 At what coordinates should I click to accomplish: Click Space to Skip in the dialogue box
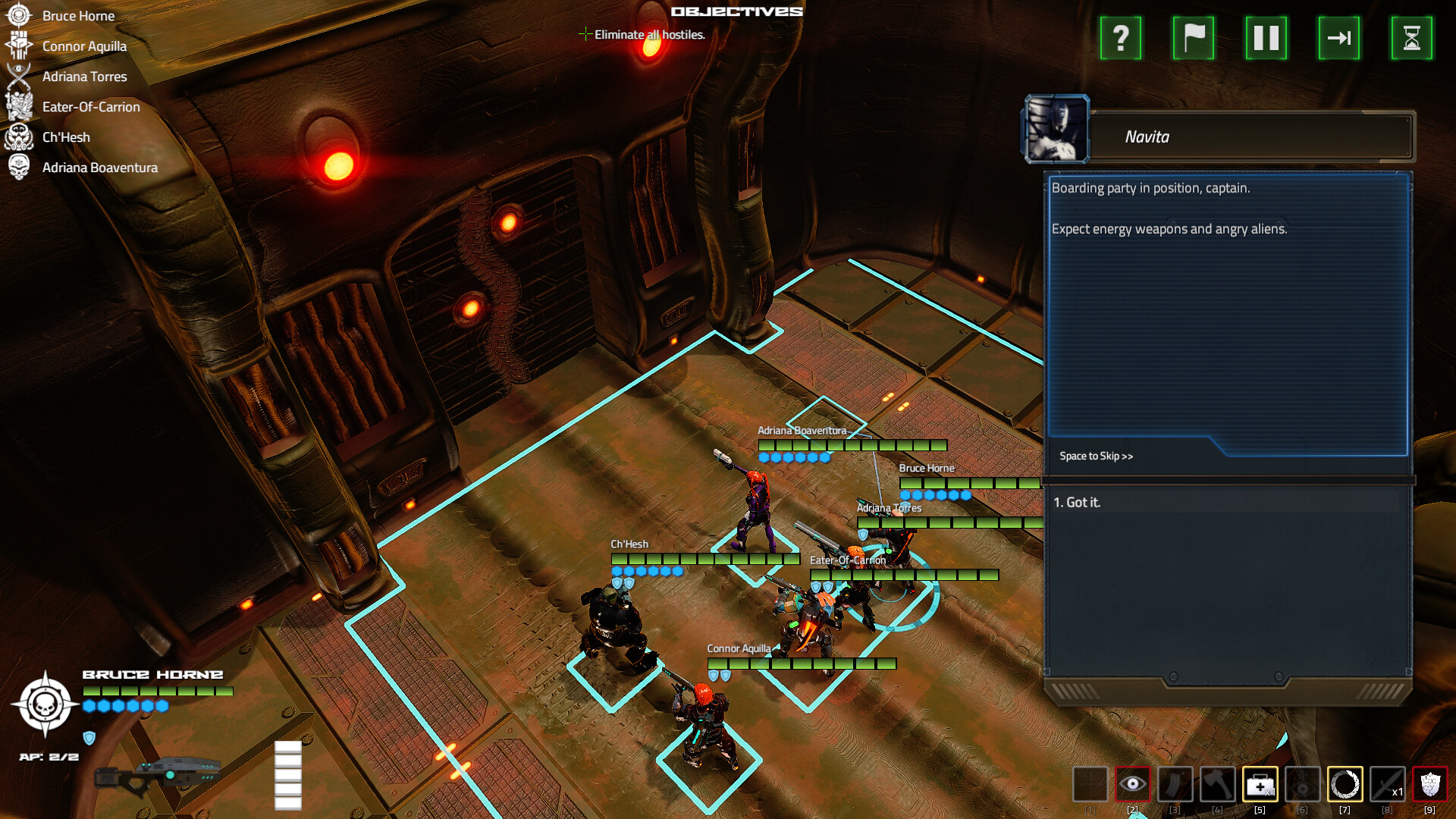1097,456
